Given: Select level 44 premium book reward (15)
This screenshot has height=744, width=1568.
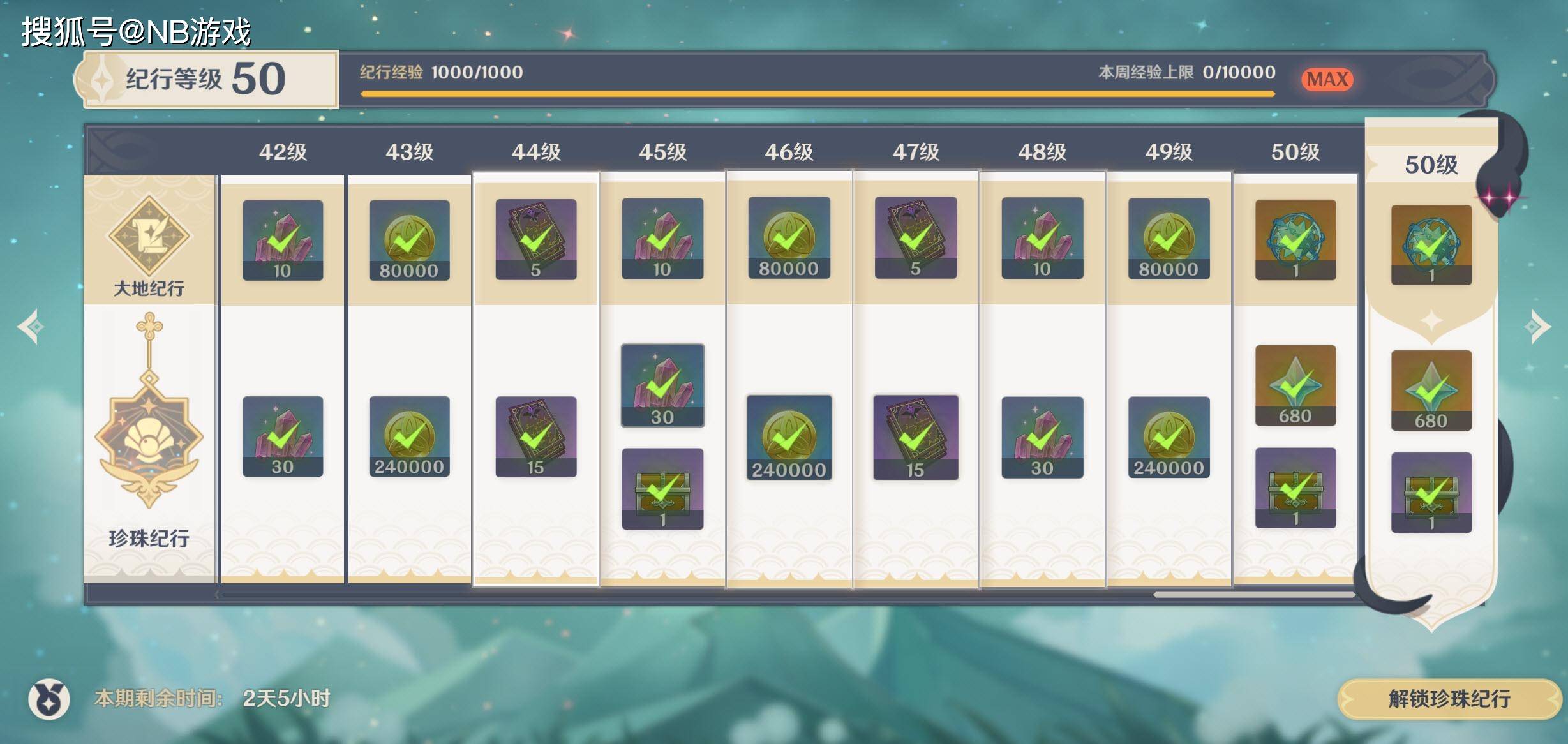Looking at the screenshot, I should click(535, 436).
